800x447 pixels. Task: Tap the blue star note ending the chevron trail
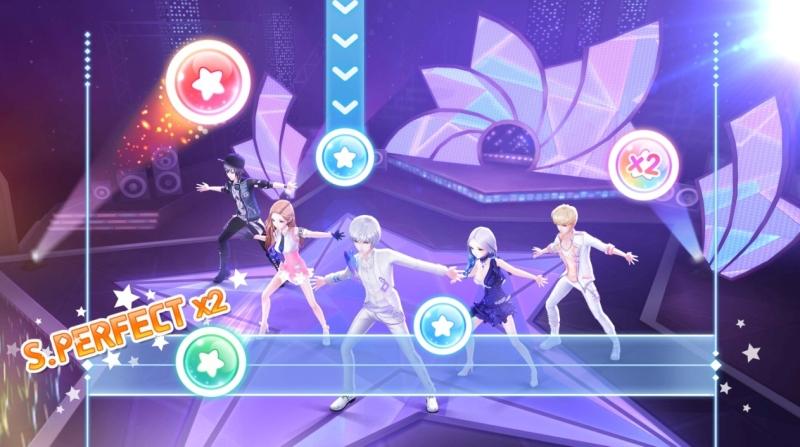pos(345,157)
